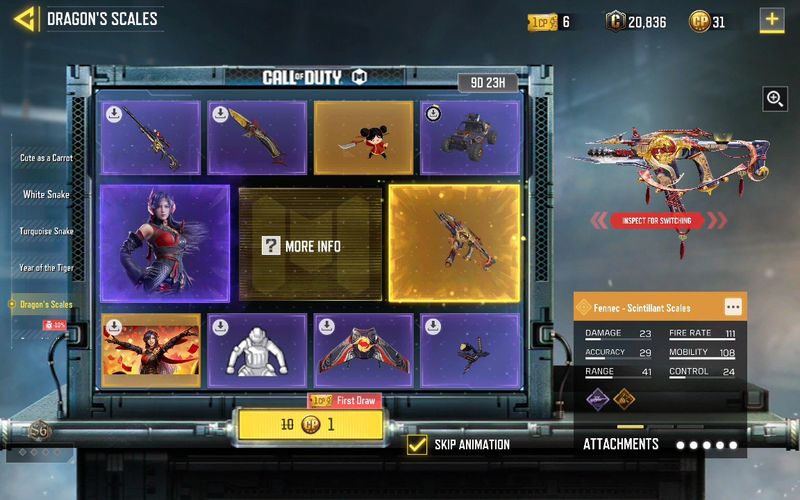Choose the Turquoise Snake draw
Screen dimensions: 800x500
click(x=46, y=231)
